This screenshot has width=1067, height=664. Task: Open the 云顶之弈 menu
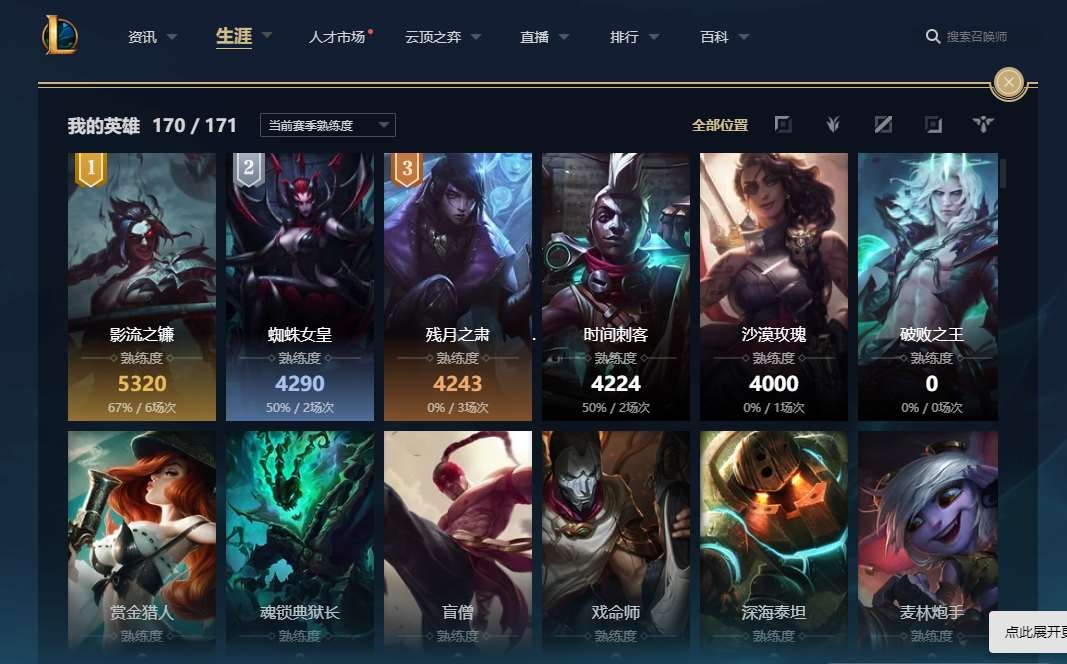point(433,37)
